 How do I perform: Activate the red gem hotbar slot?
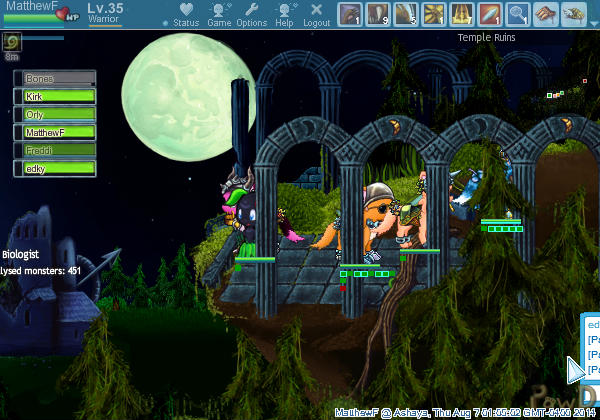(490, 13)
